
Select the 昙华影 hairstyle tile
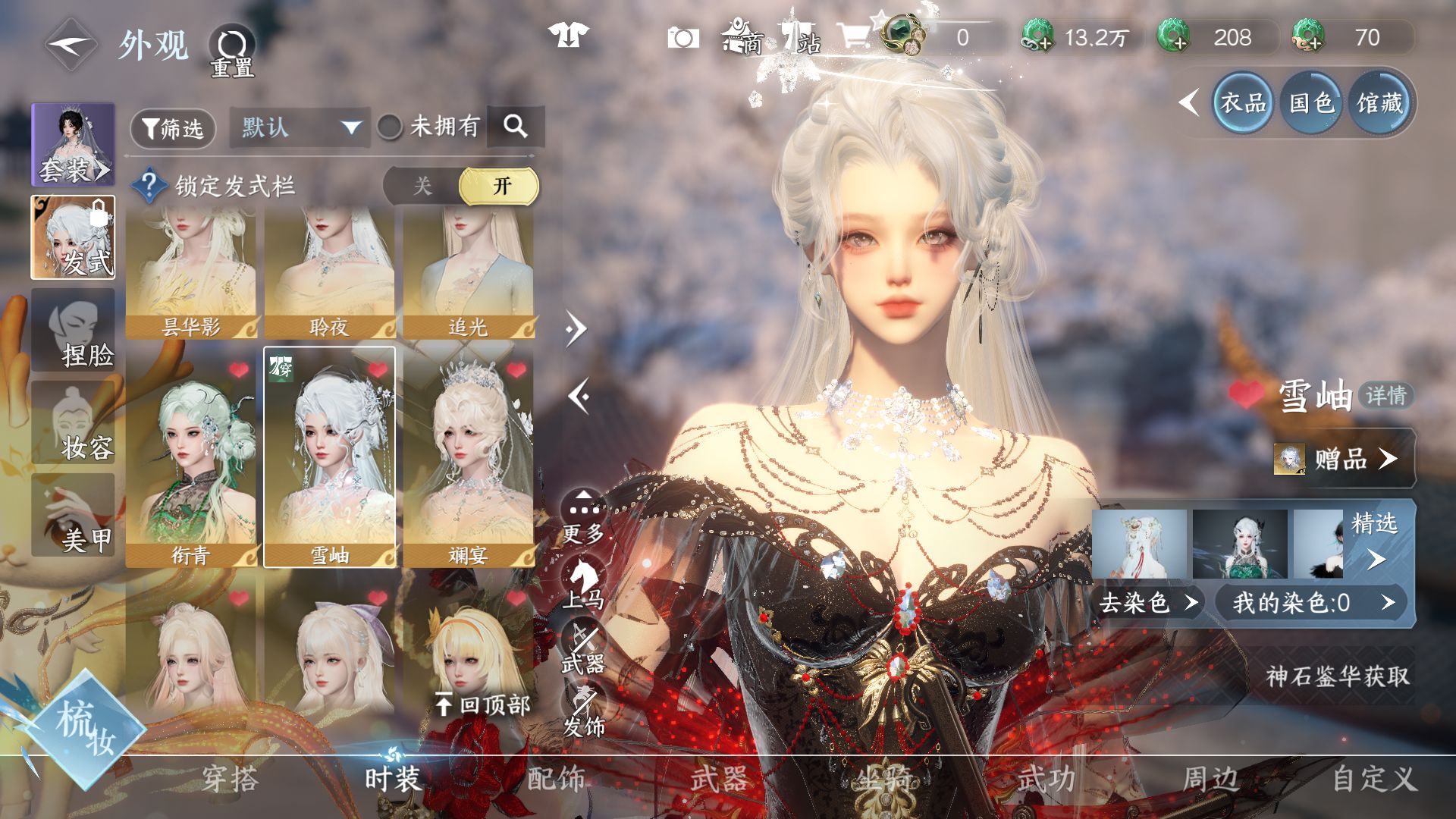pyautogui.click(x=191, y=273)
